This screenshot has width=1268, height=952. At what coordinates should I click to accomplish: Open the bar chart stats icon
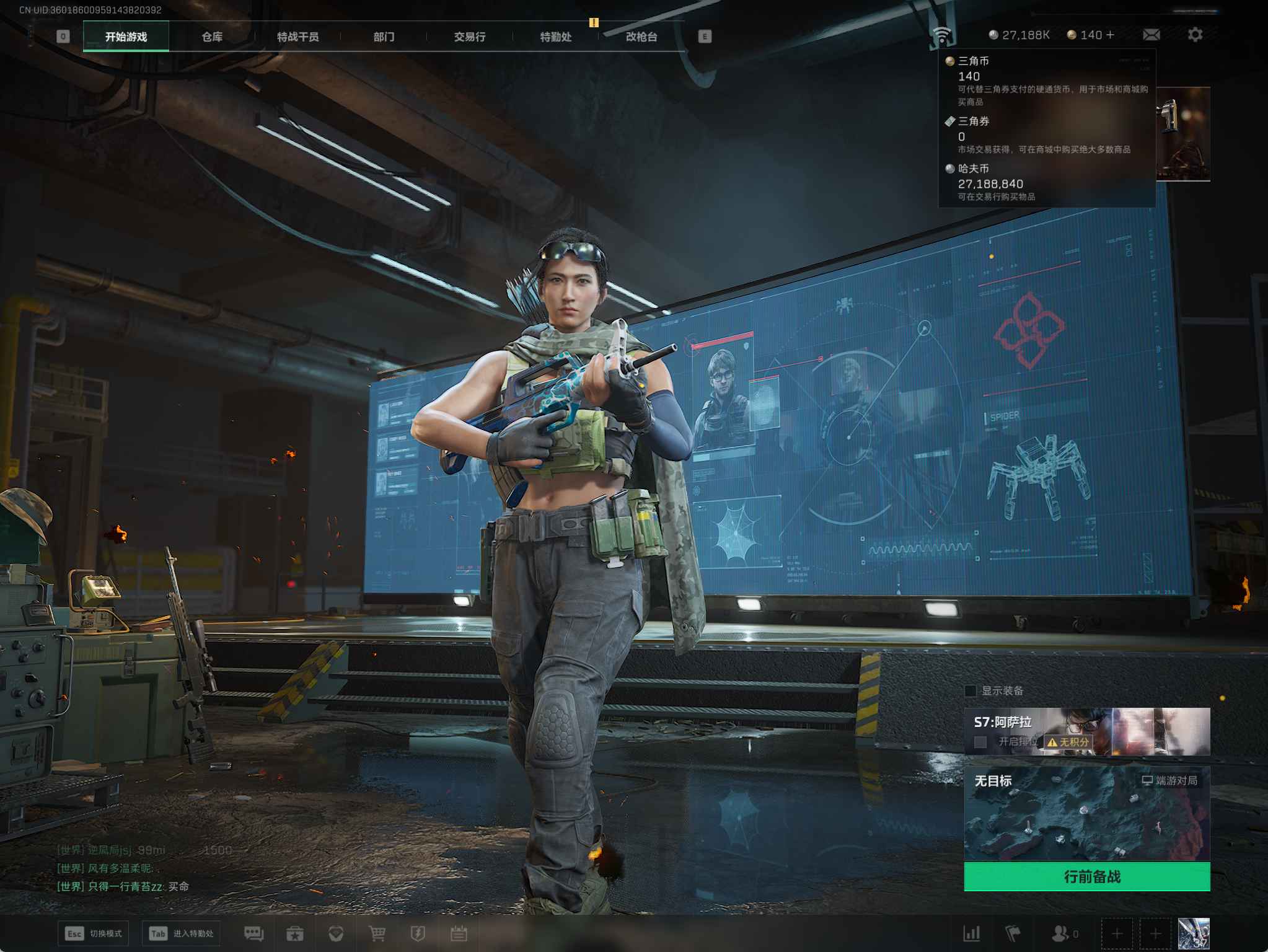click(x=972, y=933)
